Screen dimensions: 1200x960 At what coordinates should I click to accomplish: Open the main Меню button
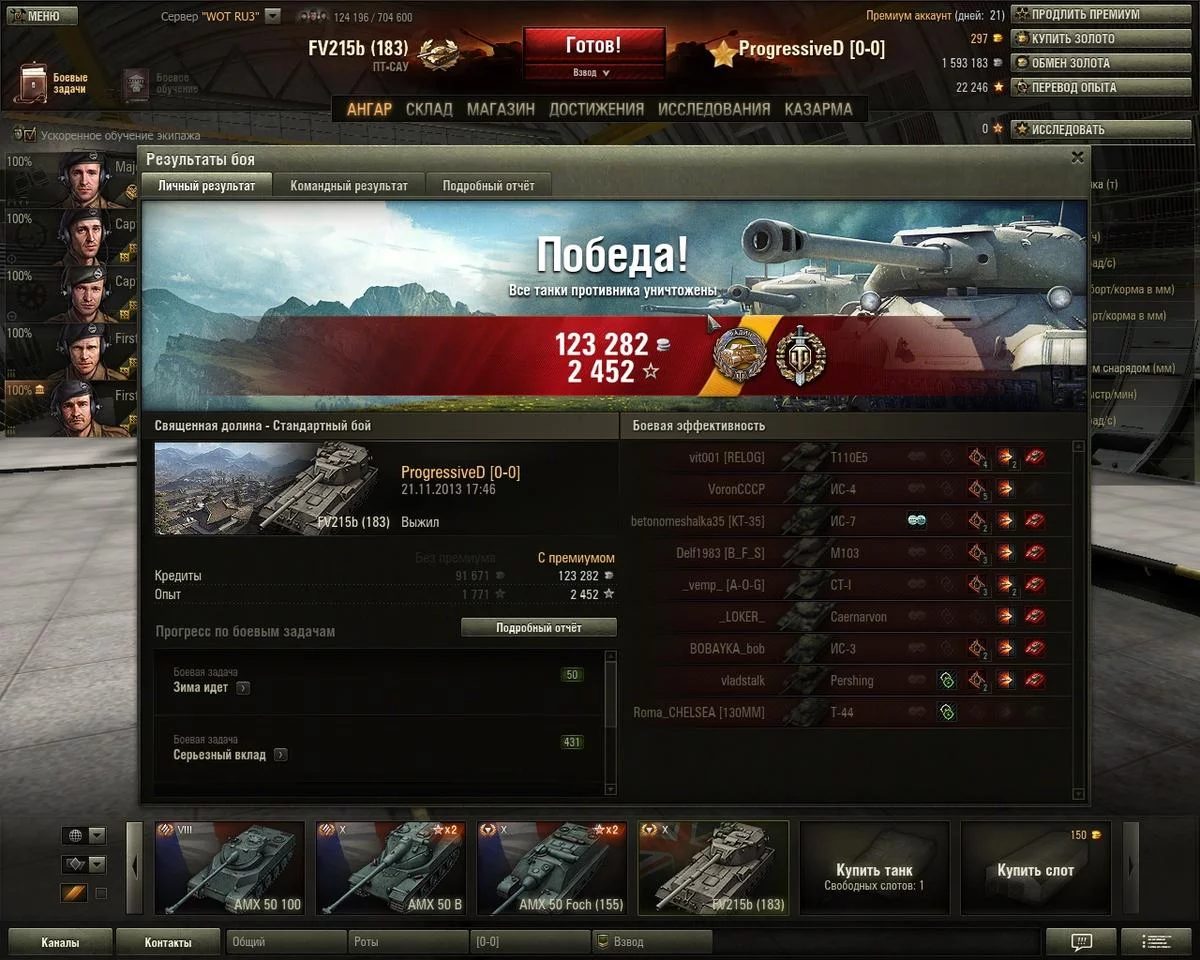click(40, 16)
